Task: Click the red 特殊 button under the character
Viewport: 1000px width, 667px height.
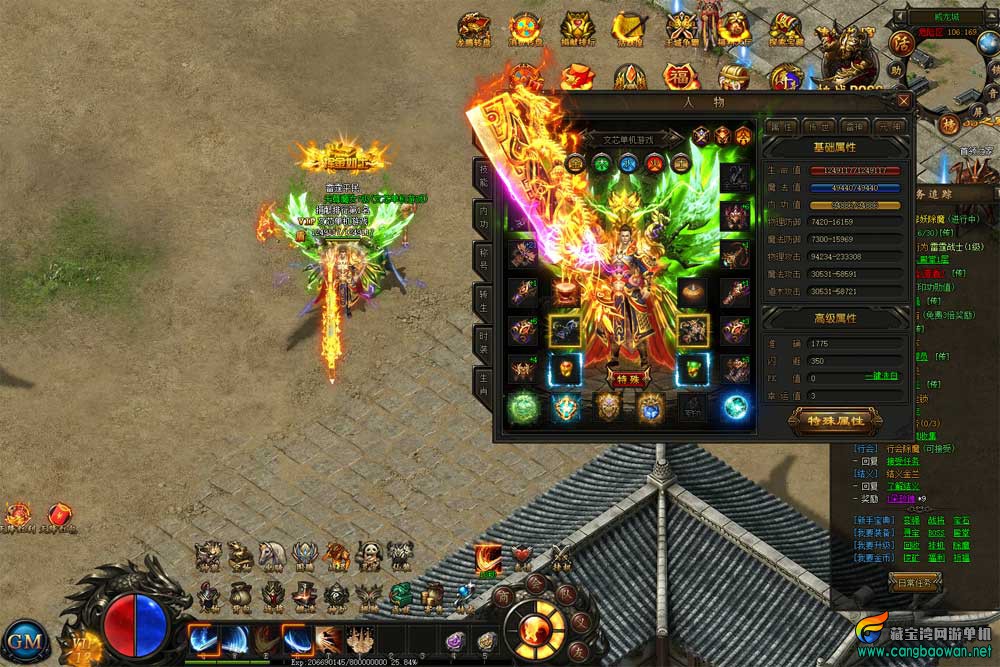Action: (x=627, y=379)
